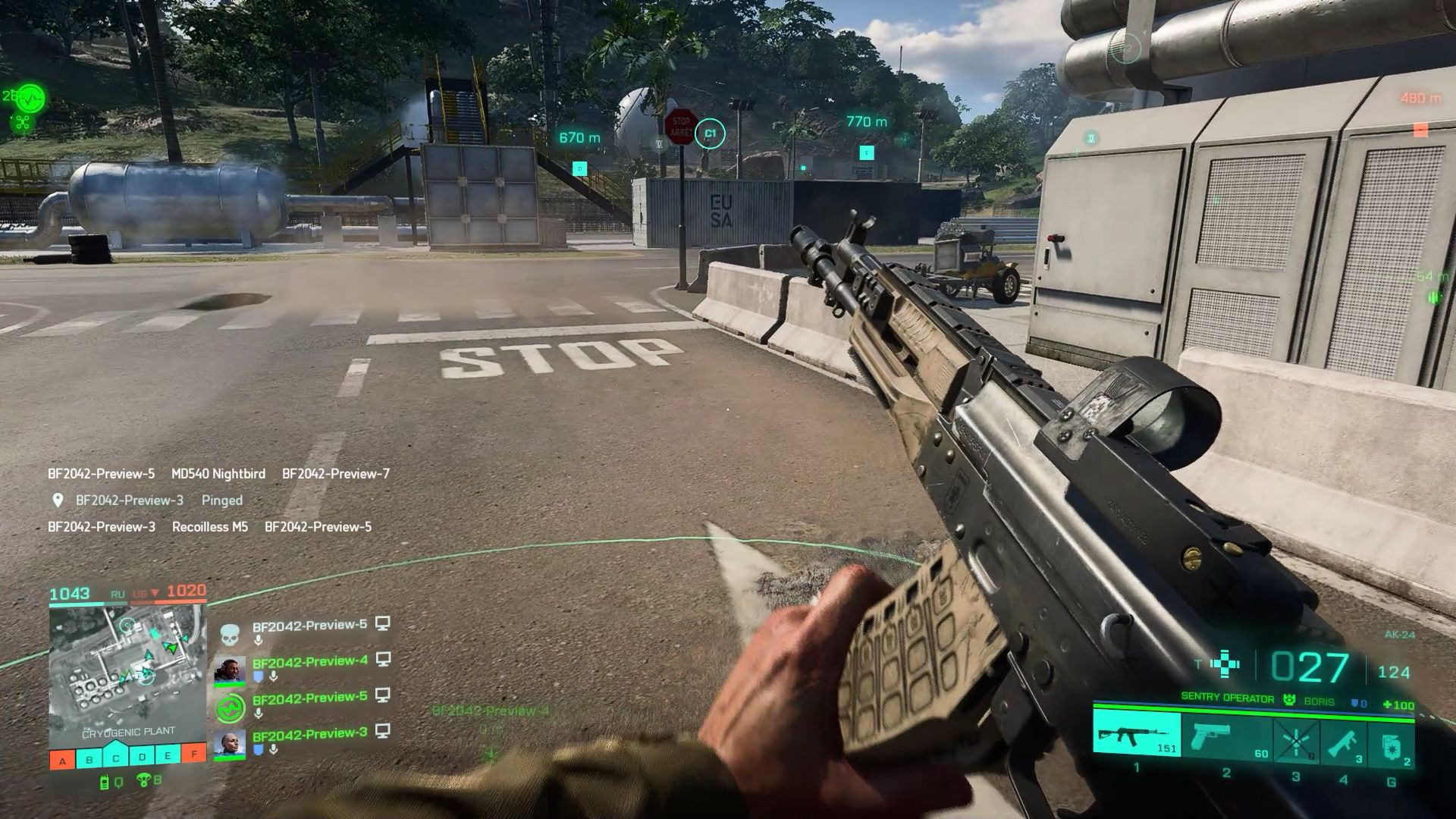Click the green radio icon below the minimap
The image size is (1456, 819).
pyautogui.click(x=105, y=782)
